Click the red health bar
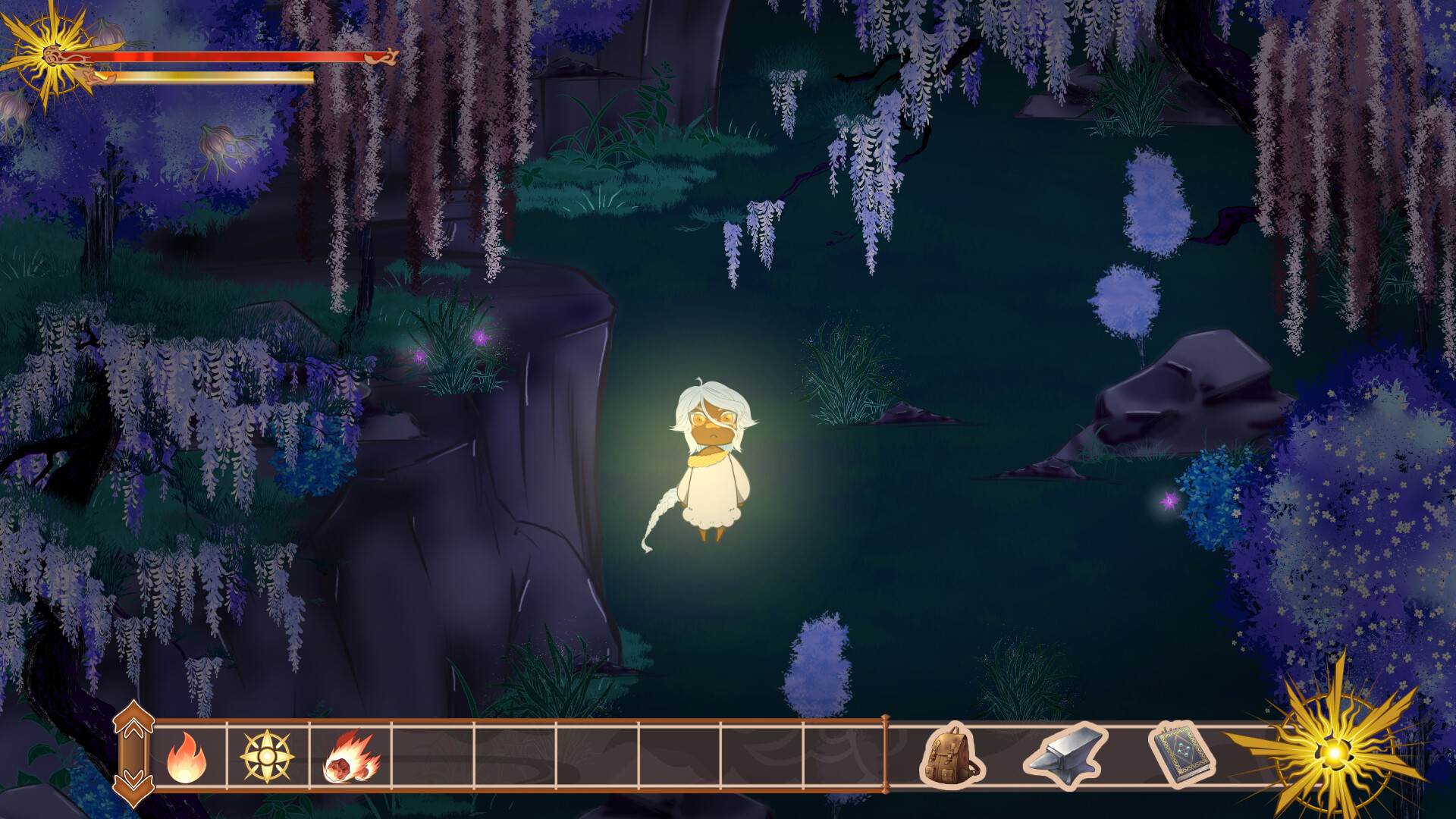This screenshot has height=819, width=1456. (227, 56)
